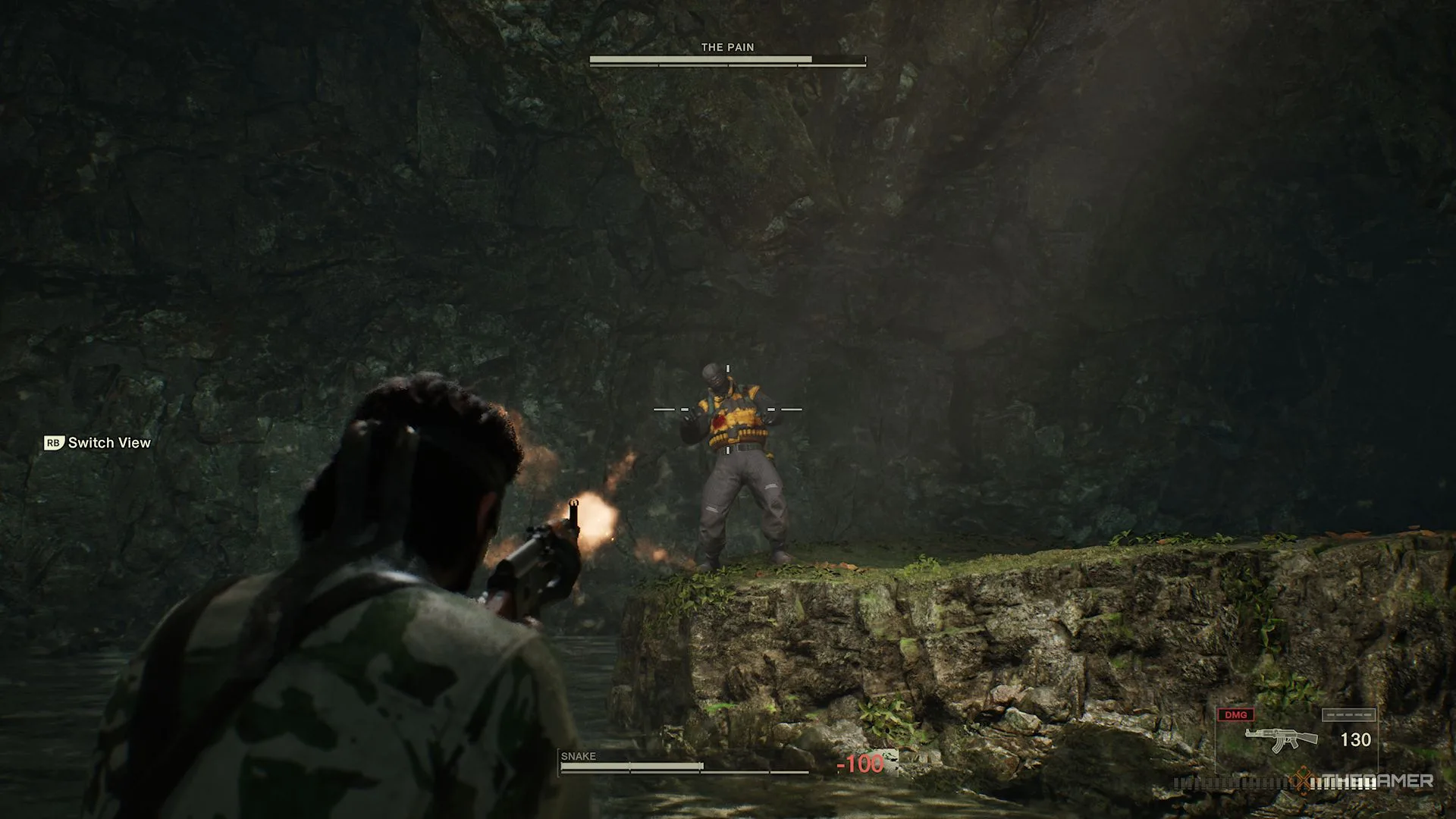This screenshot has height=819, width=1456.
Task: Click the magazine ammo indicator box
Action: click(1350, 714)
